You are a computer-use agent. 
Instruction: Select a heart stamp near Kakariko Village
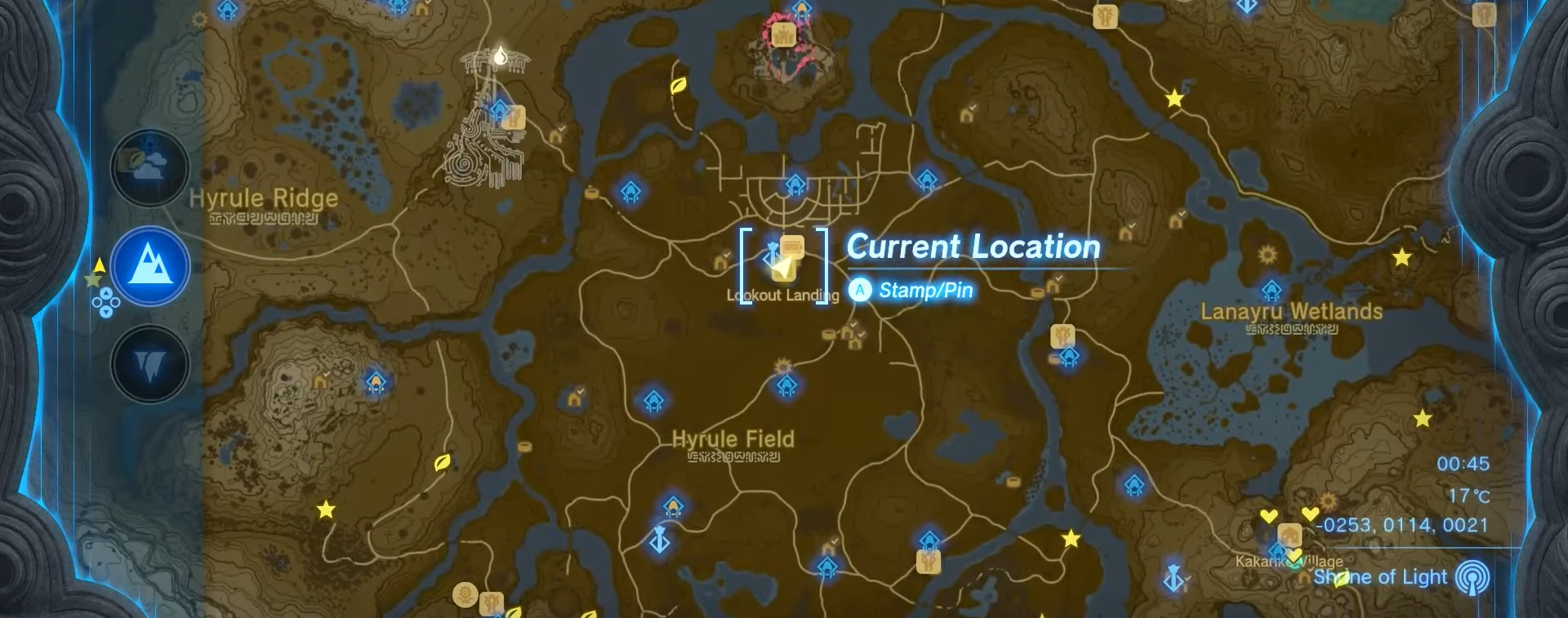[x=1269, y=515]
